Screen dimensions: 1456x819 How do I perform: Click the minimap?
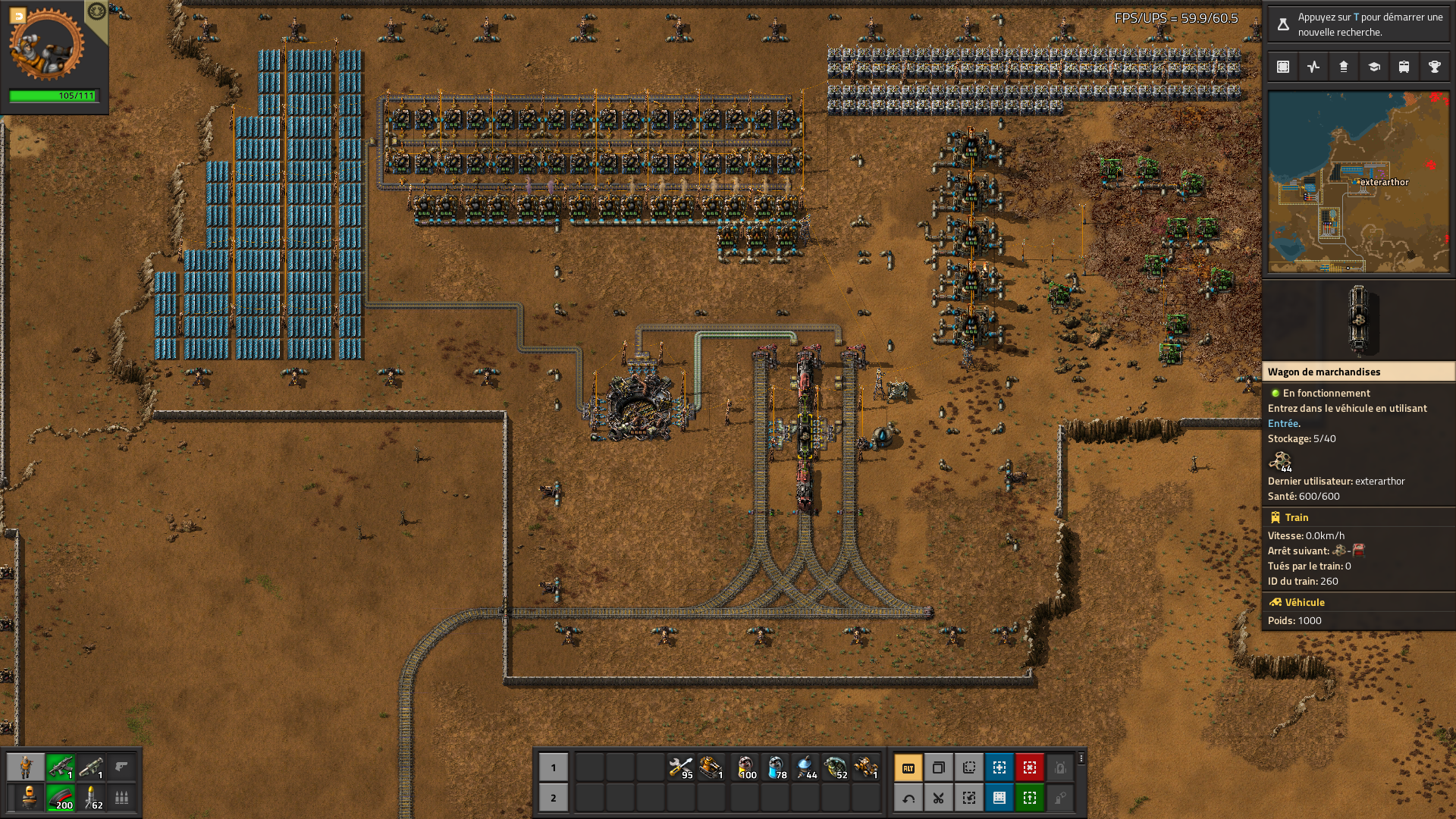(1358, 182)
